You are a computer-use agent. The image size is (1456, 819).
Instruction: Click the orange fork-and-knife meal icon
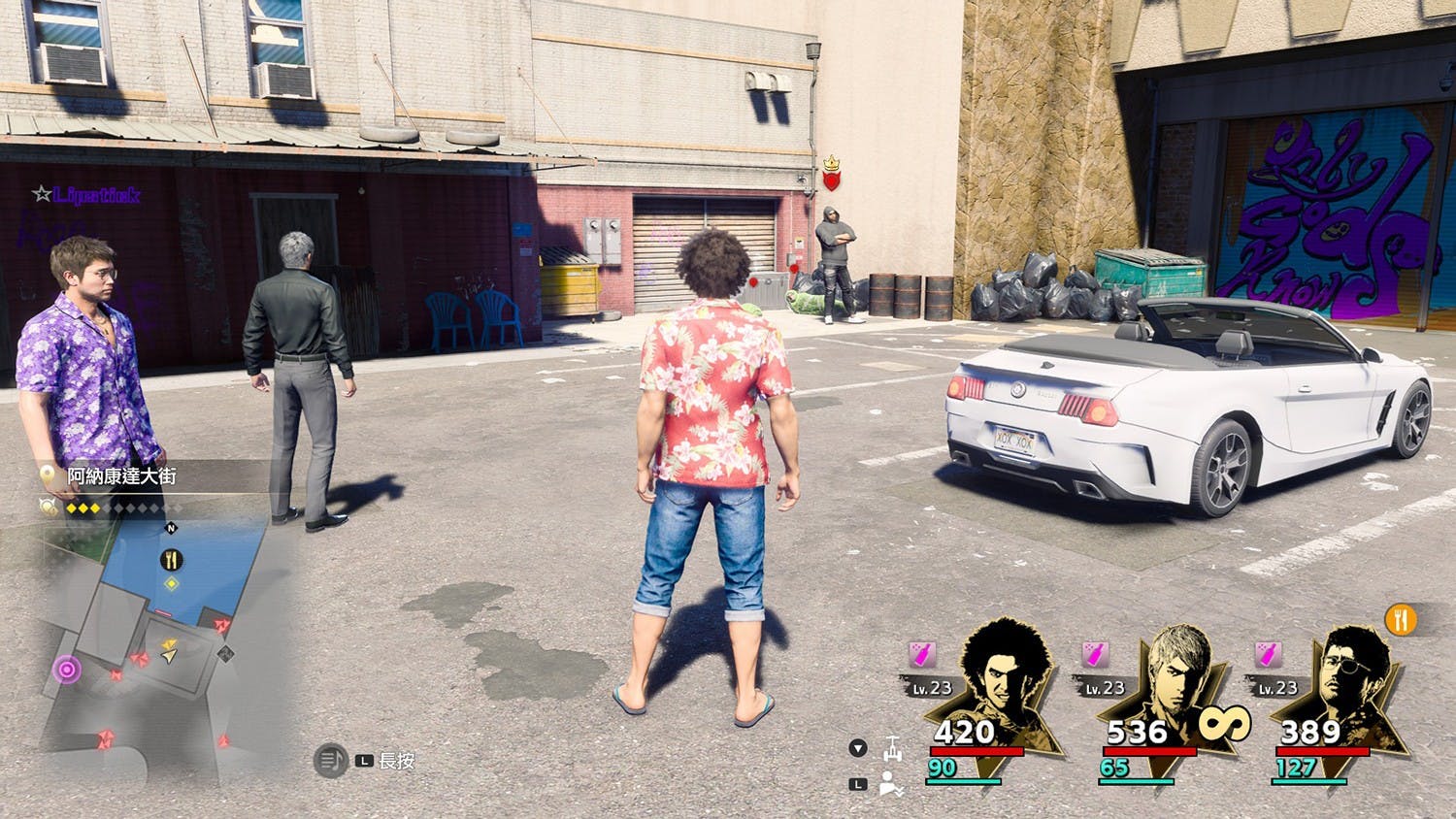[x=1400, y=619]
